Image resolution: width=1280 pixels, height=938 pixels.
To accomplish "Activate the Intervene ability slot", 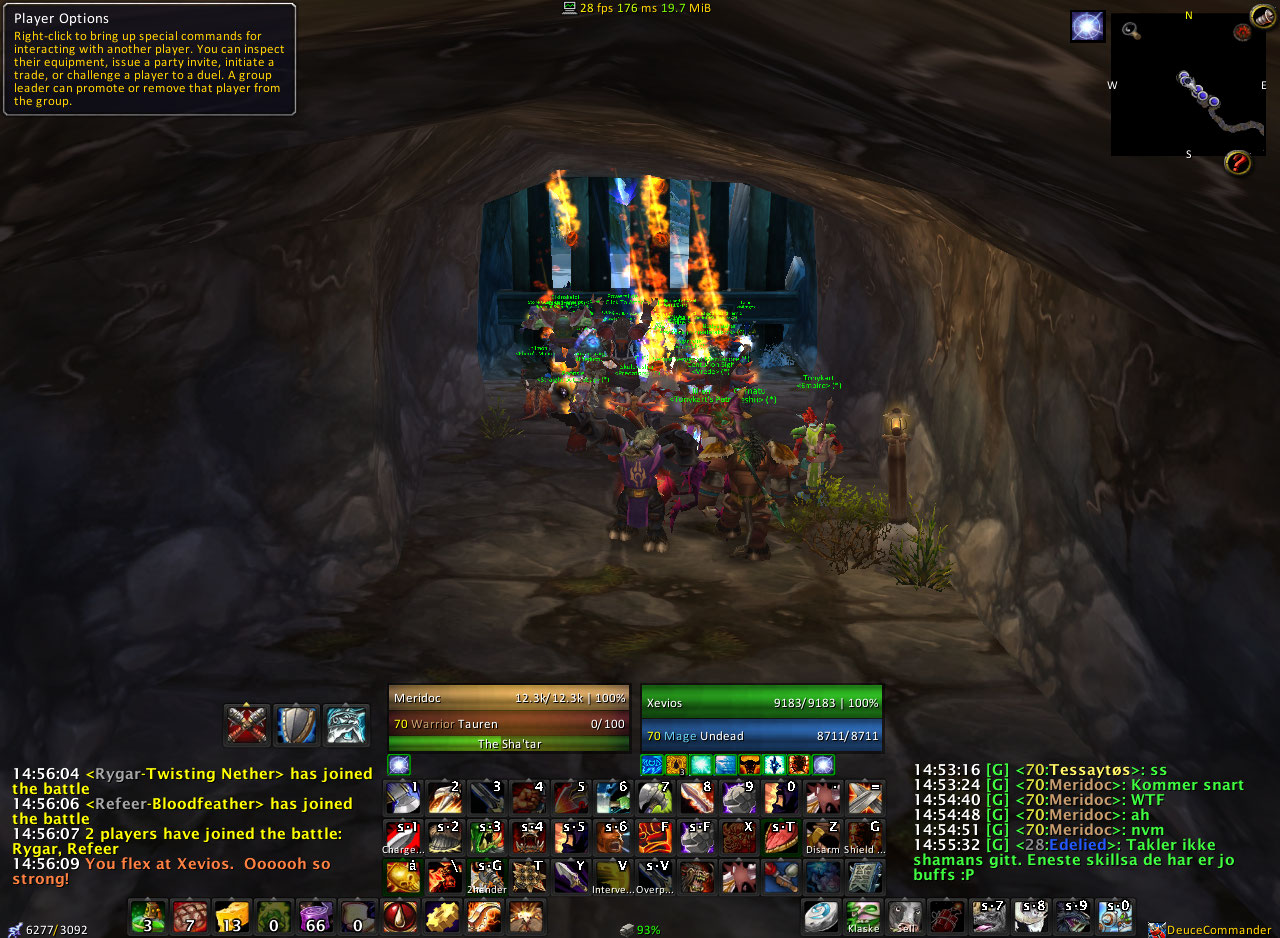I will 612,876.
